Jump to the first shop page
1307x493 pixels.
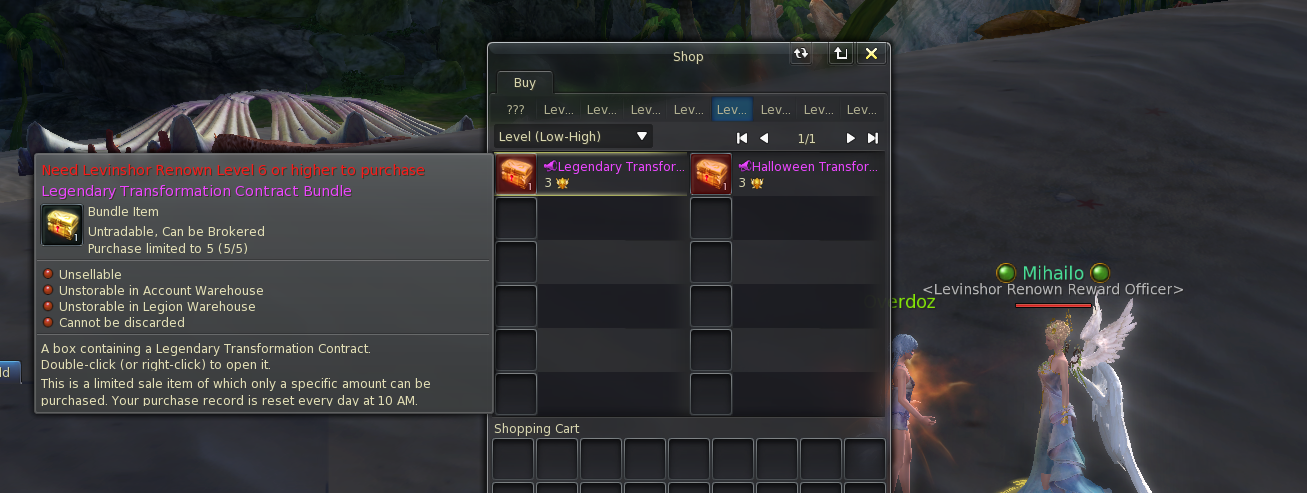742,138
